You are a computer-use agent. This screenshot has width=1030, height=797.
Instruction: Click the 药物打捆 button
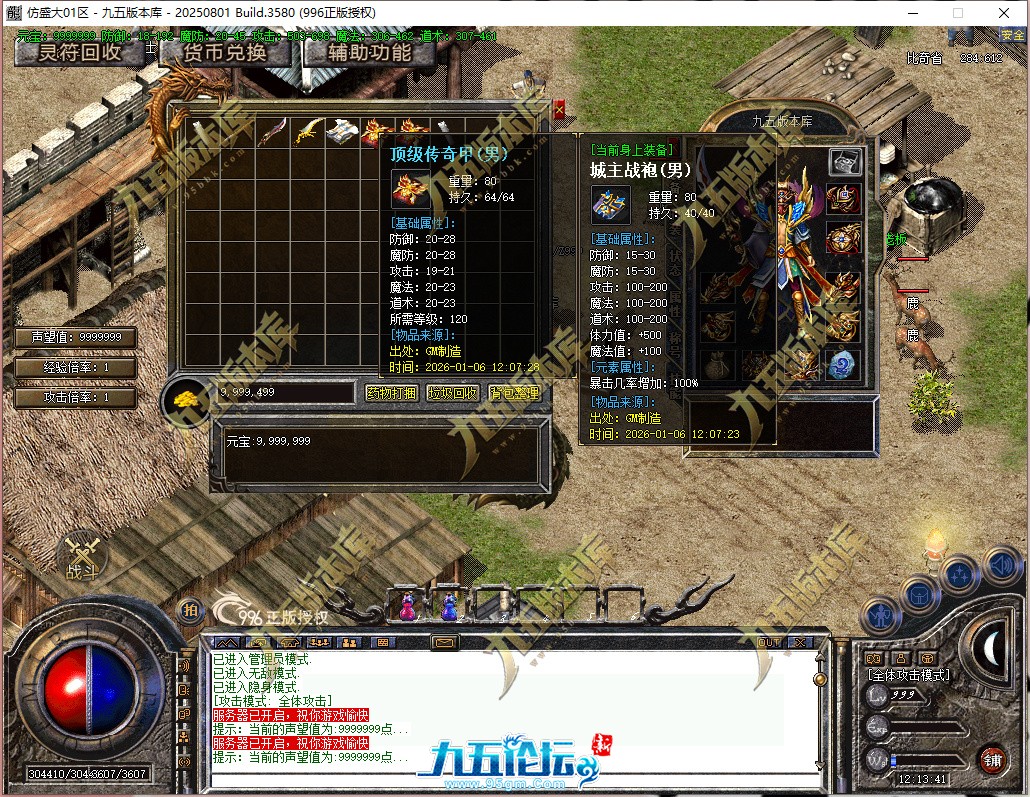click(x=391, y=393)
